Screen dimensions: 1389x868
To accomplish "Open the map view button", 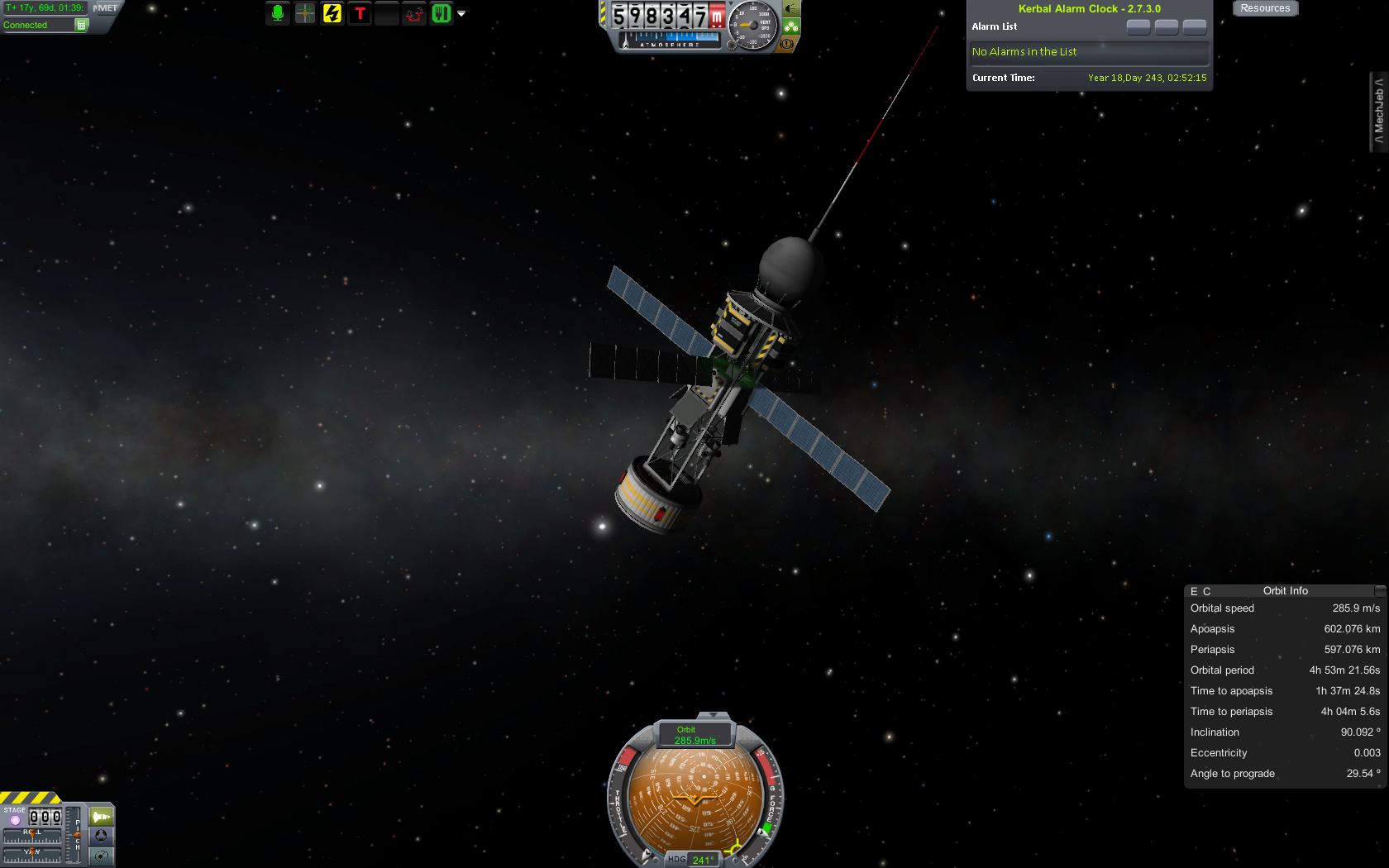I will 101,856.
